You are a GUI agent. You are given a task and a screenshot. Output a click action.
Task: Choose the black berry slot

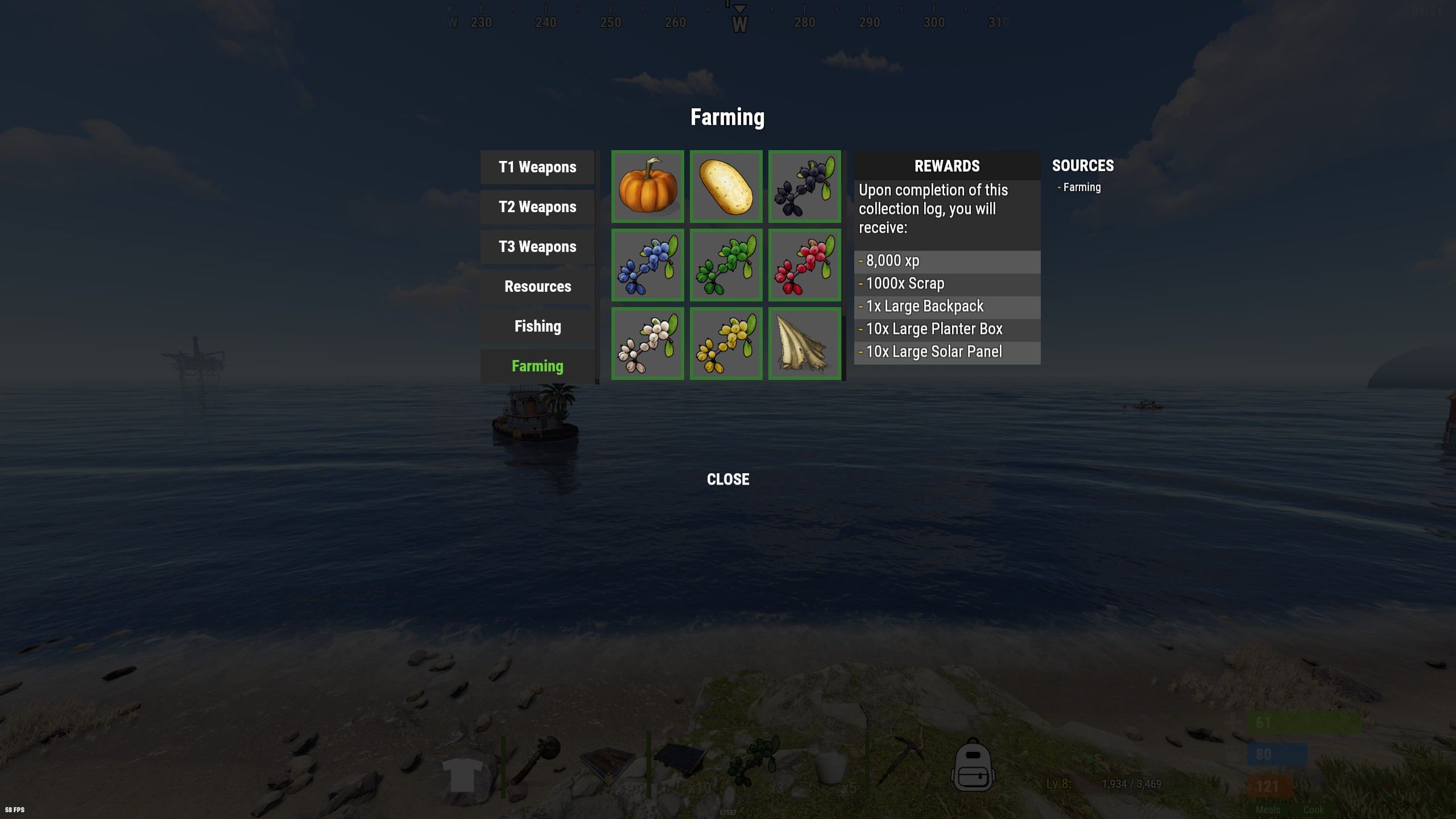coord(805,187)
